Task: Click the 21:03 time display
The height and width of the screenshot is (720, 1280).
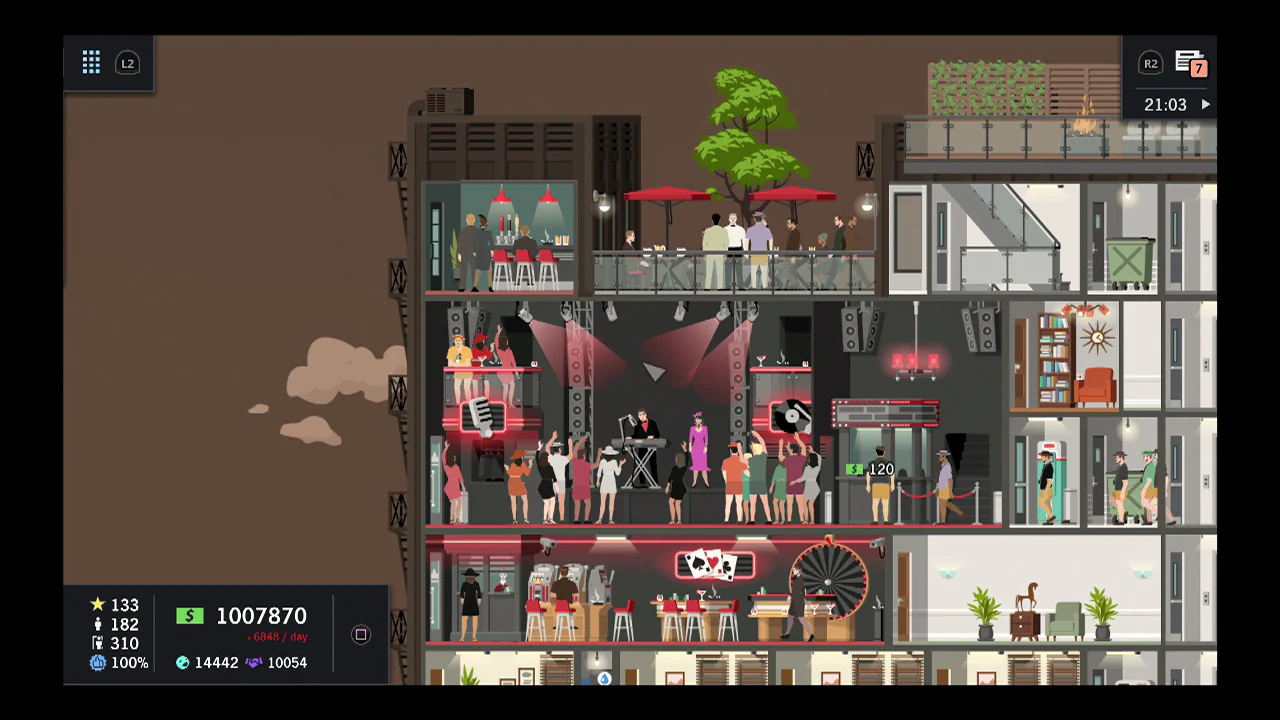Action: 1166,104
